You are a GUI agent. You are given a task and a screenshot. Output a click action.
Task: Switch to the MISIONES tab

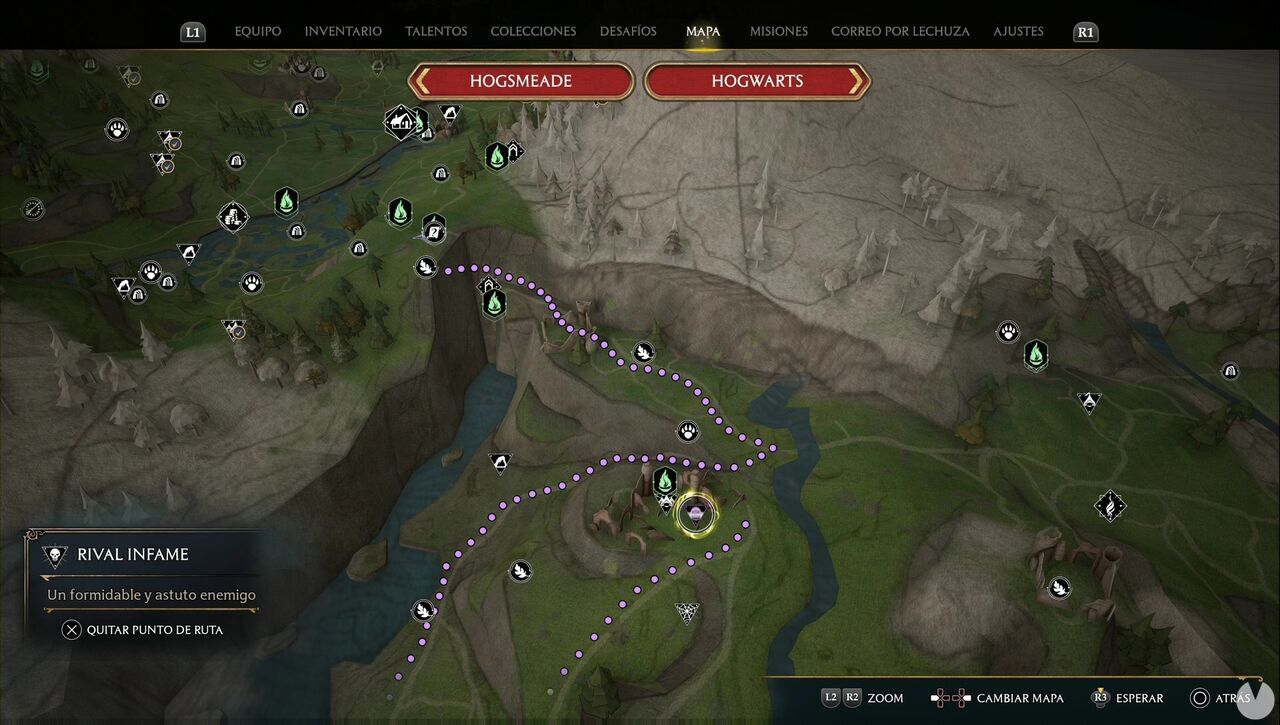point(778,31)
